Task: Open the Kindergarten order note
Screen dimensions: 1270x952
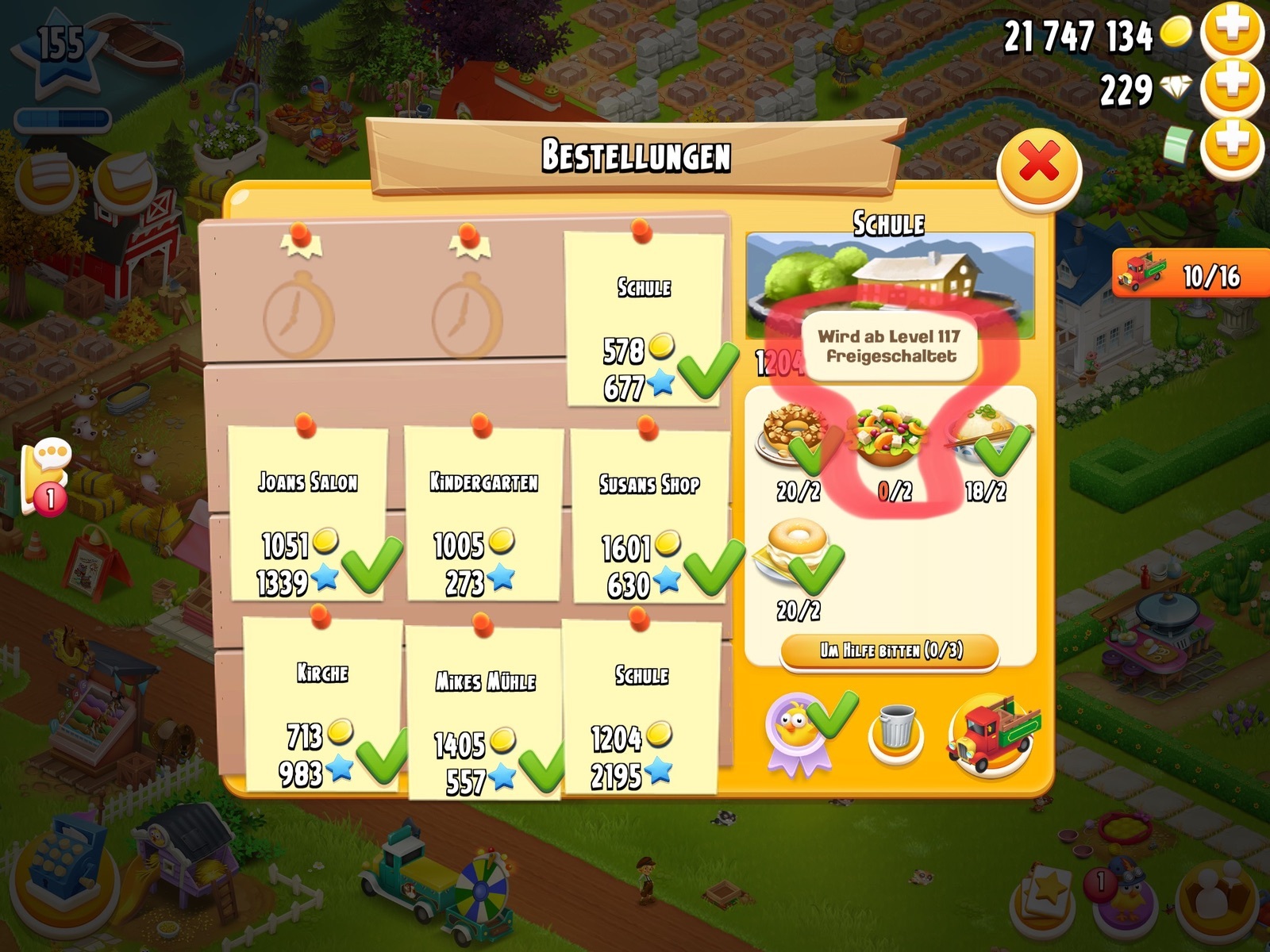Action: click(483, 513)
